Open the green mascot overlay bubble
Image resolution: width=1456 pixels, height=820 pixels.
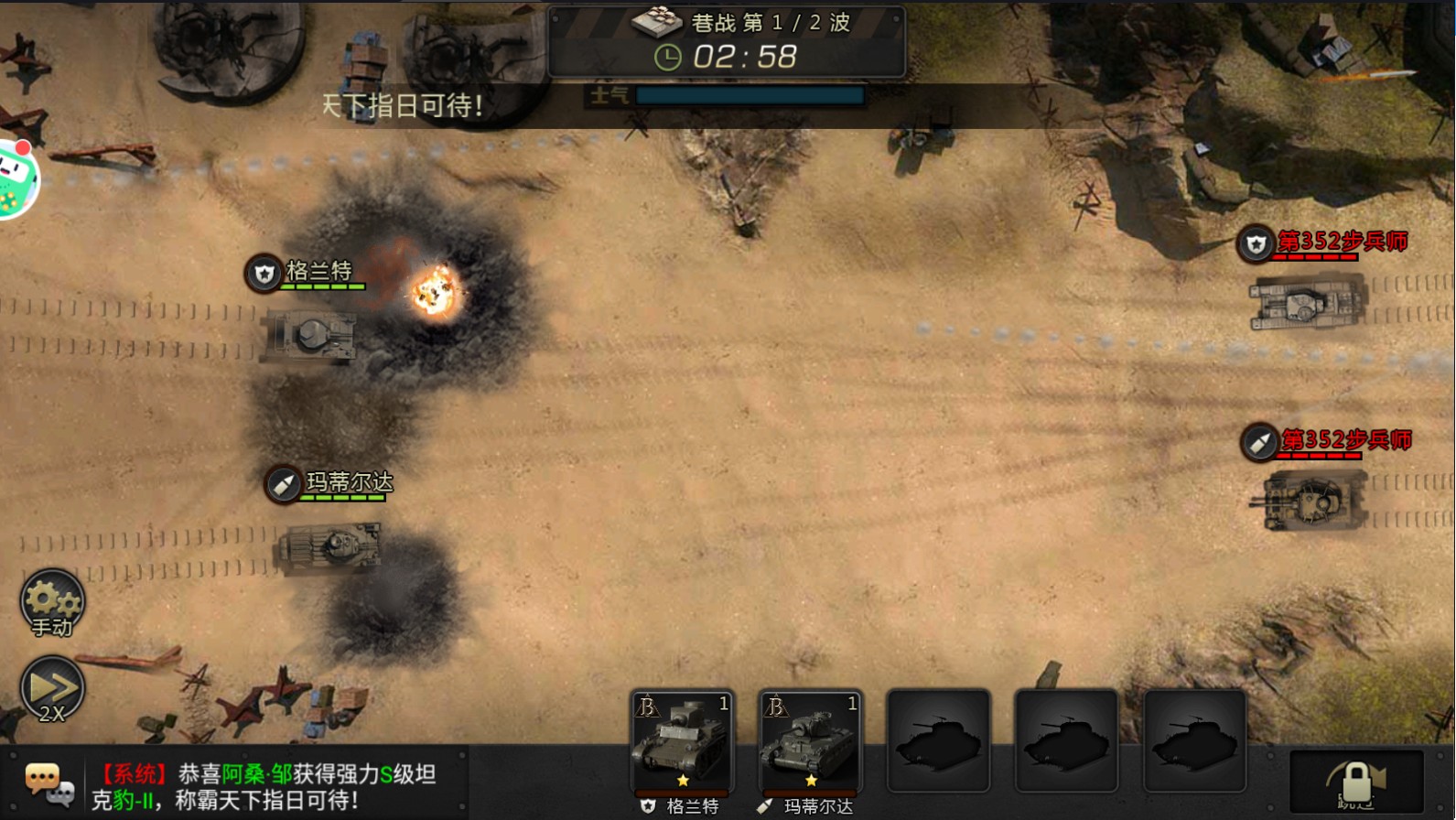[x=16, y=178]
